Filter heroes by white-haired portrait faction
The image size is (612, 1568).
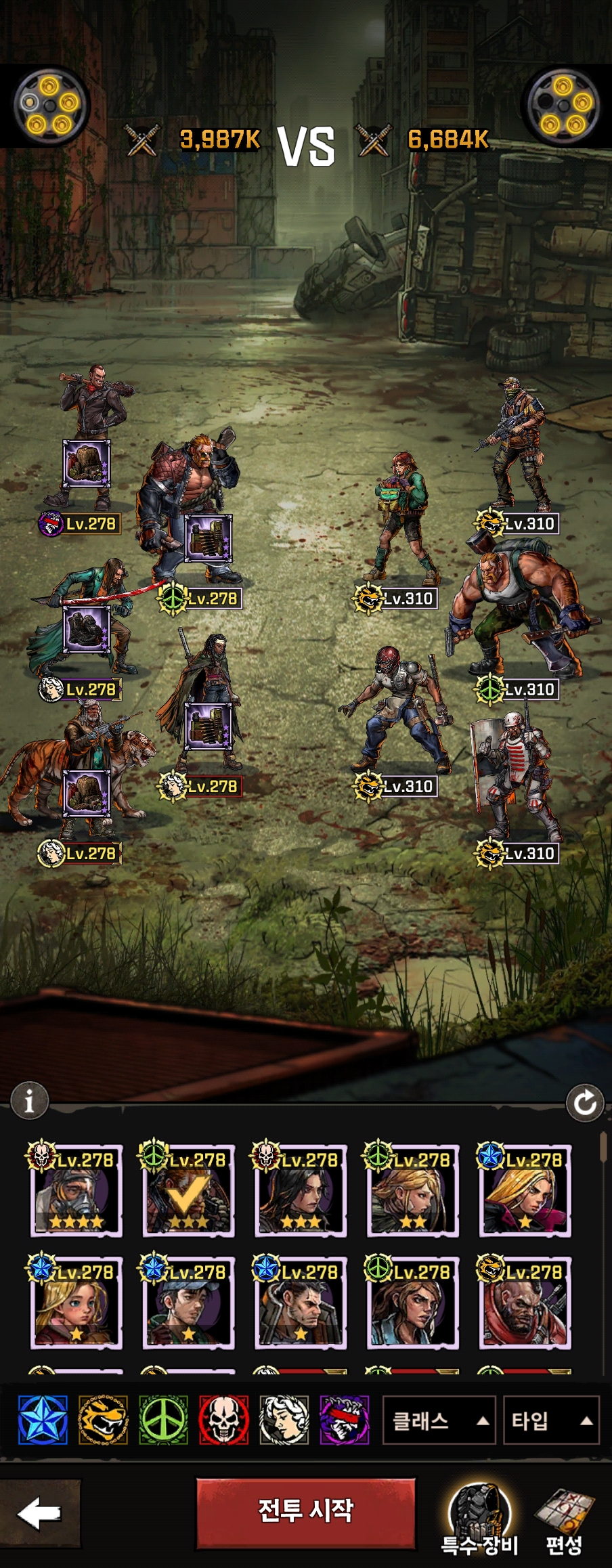click(x=284, y=1420)
